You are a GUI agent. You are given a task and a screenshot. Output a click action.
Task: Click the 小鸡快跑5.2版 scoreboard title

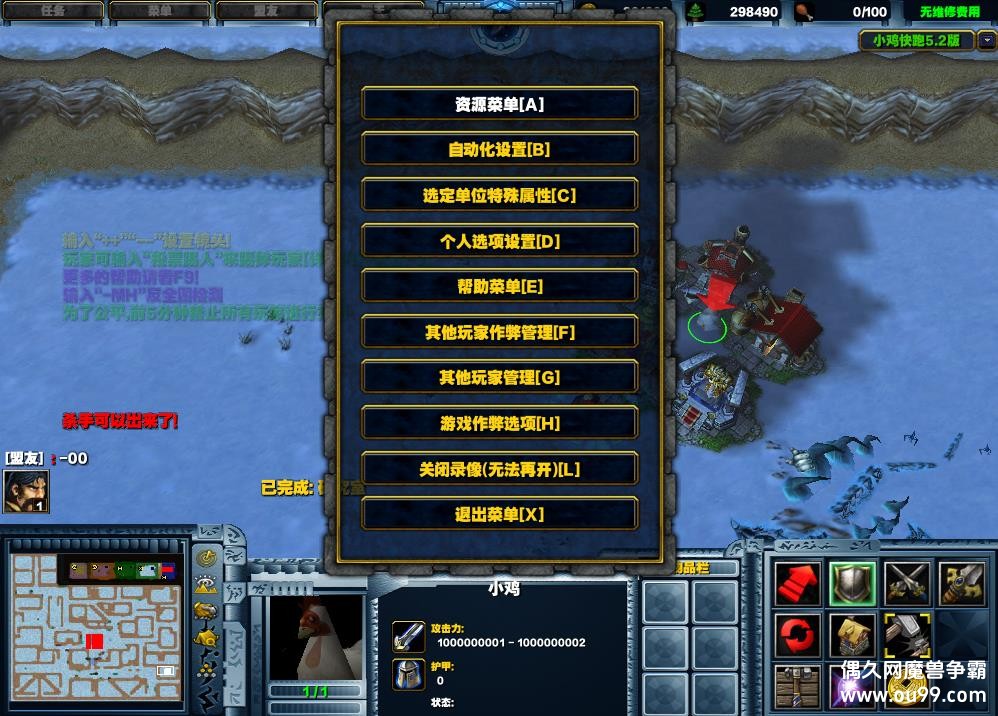(916, 41)
